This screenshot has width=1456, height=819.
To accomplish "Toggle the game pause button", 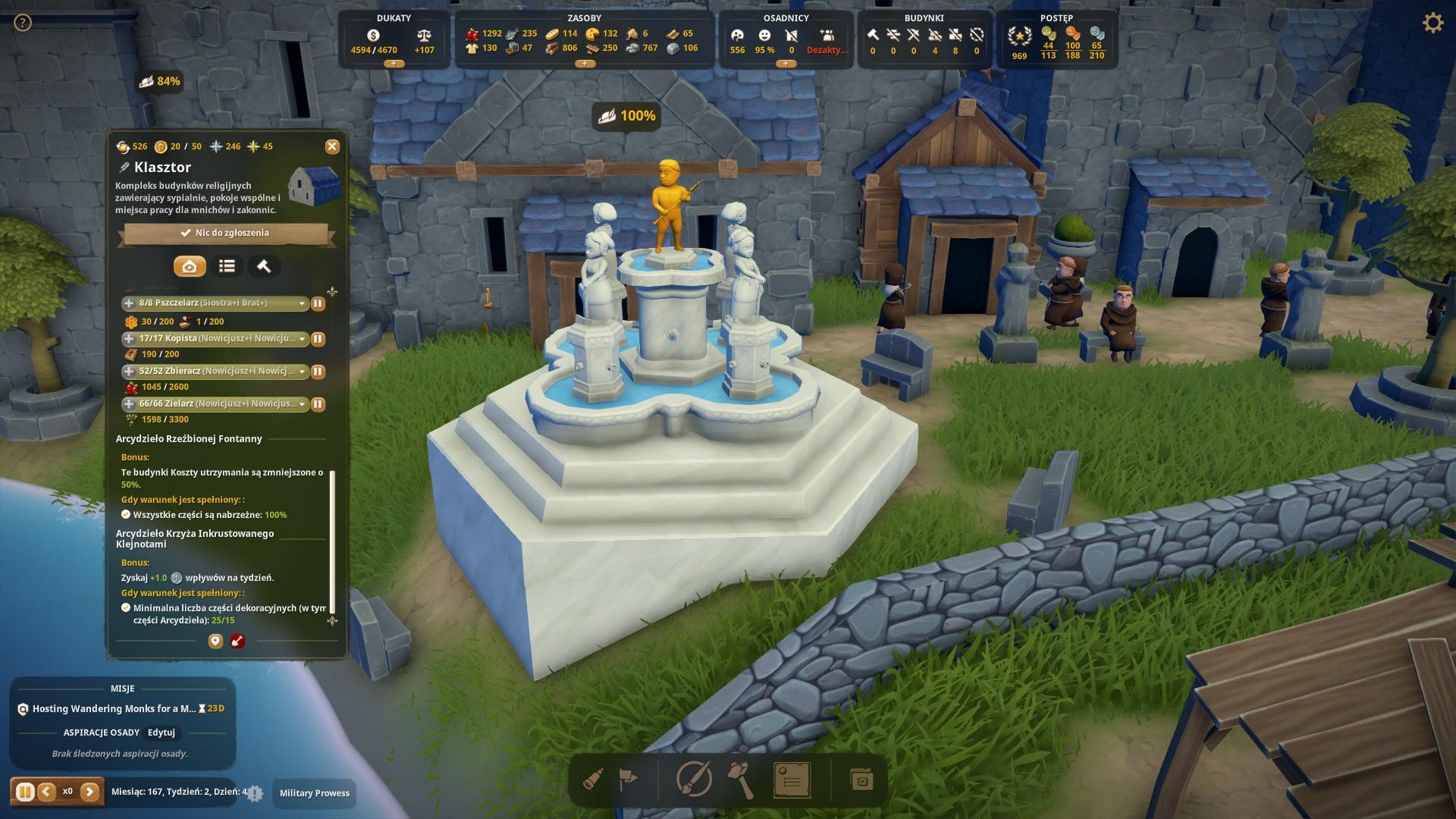I will (x=24, y=792).
